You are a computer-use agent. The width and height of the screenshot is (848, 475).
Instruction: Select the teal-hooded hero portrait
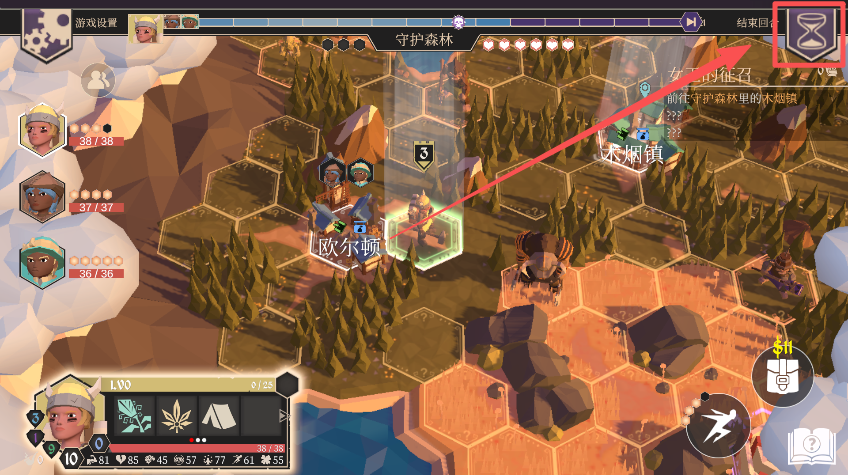[x=42, y=261]
